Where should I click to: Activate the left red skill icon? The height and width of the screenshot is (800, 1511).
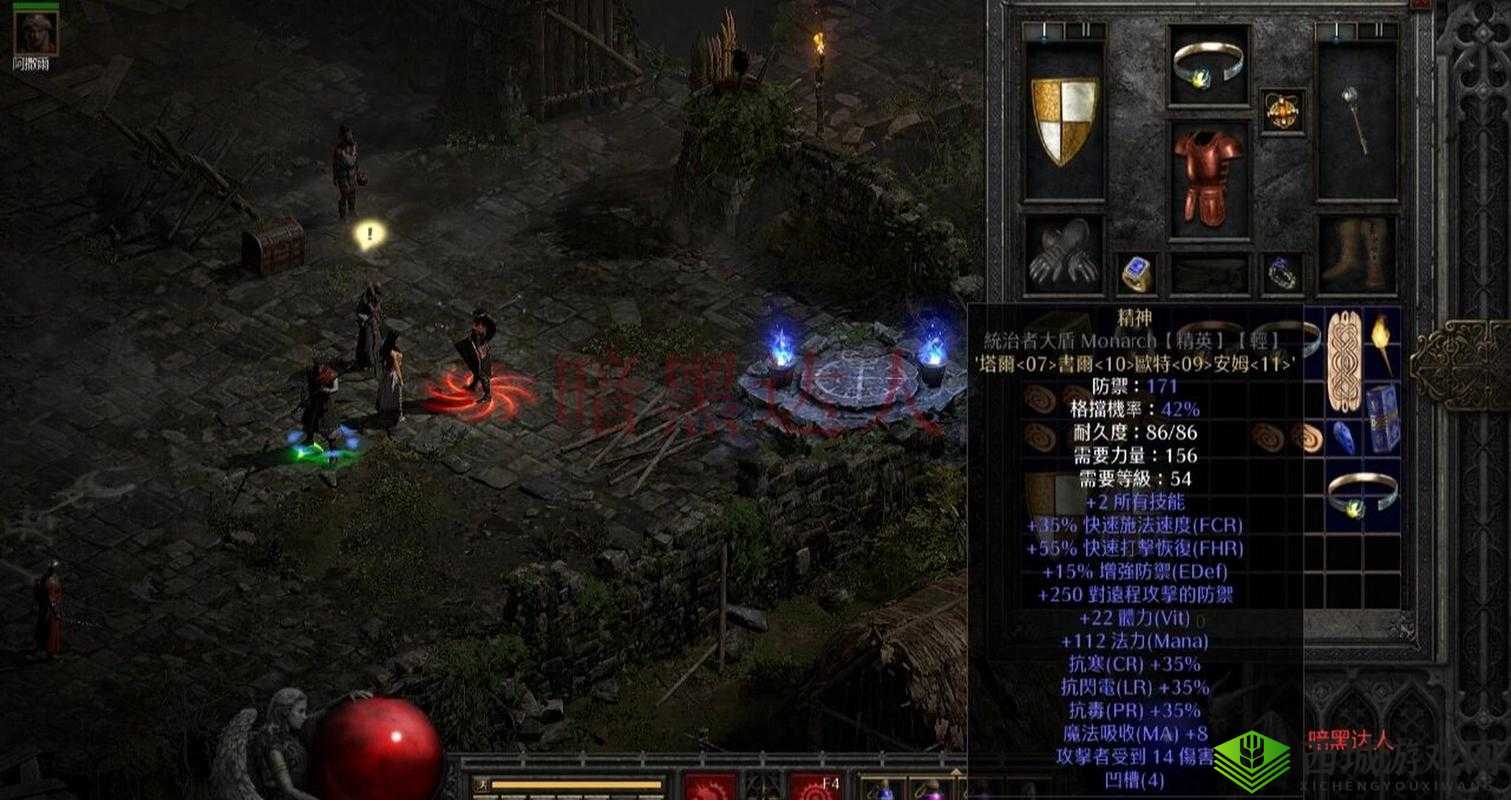[710, 788]
